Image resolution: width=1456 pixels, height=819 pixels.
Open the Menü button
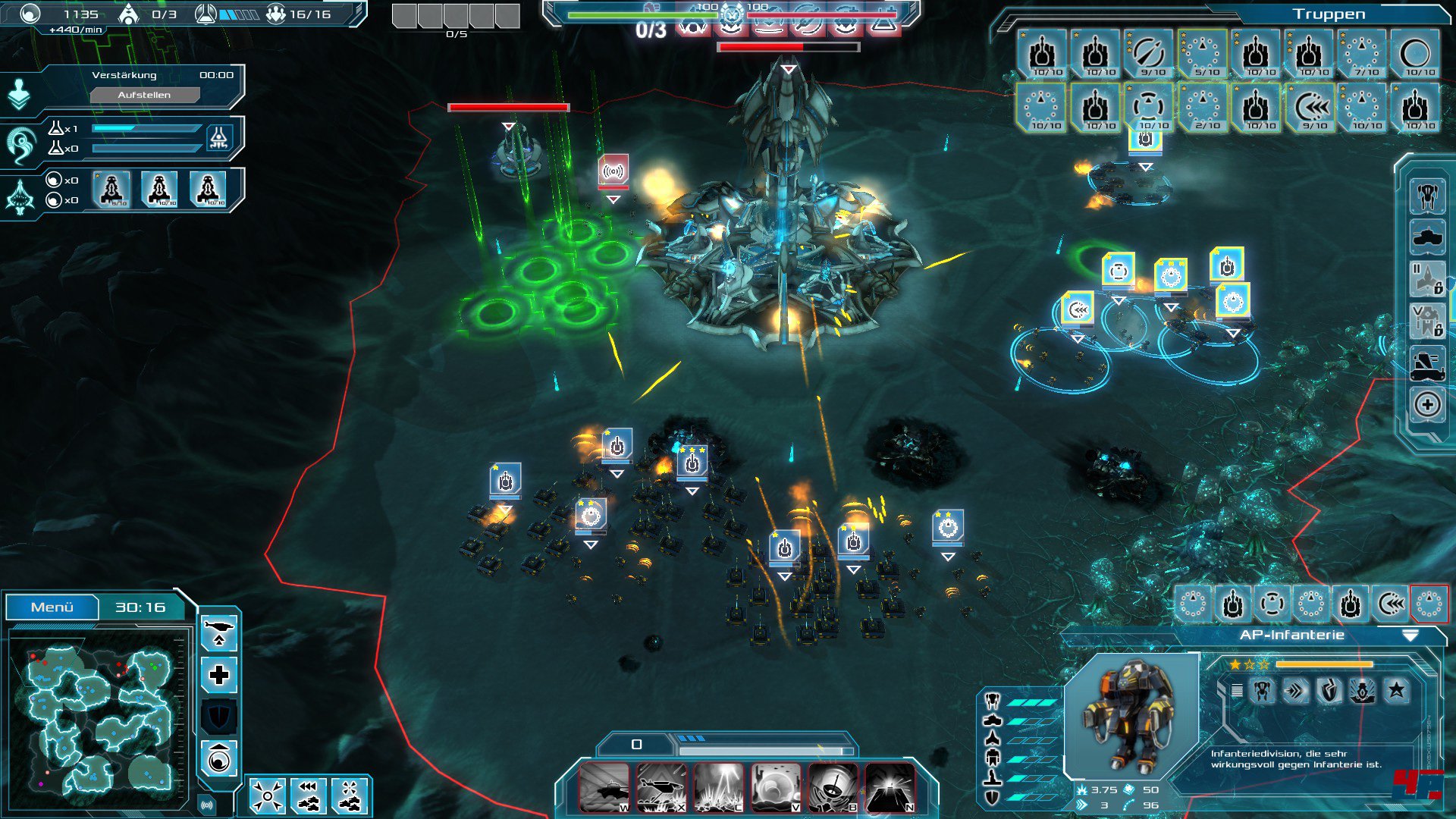[52, 607]
